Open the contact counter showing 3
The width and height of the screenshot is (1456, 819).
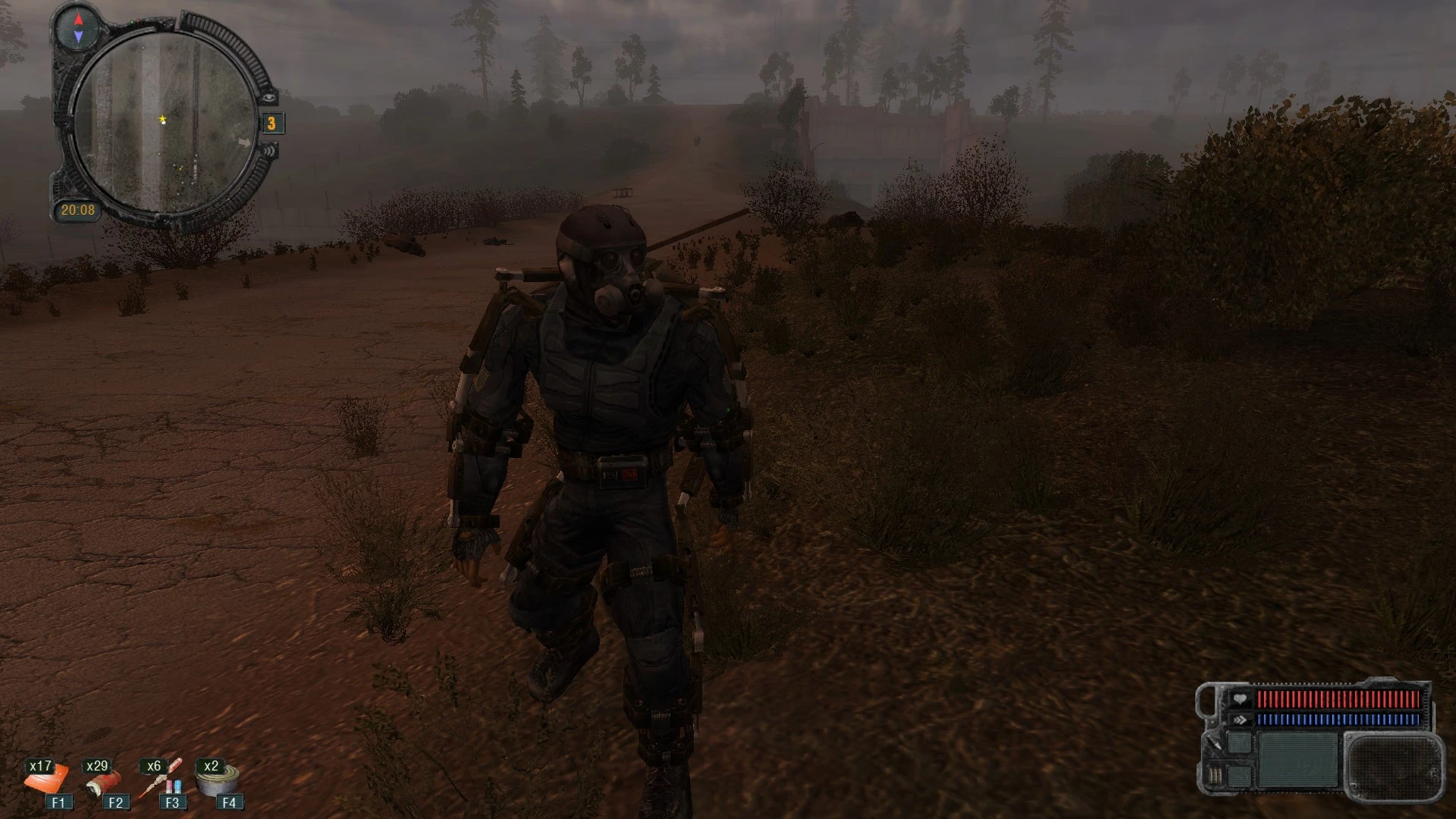[x=271, y=124]
